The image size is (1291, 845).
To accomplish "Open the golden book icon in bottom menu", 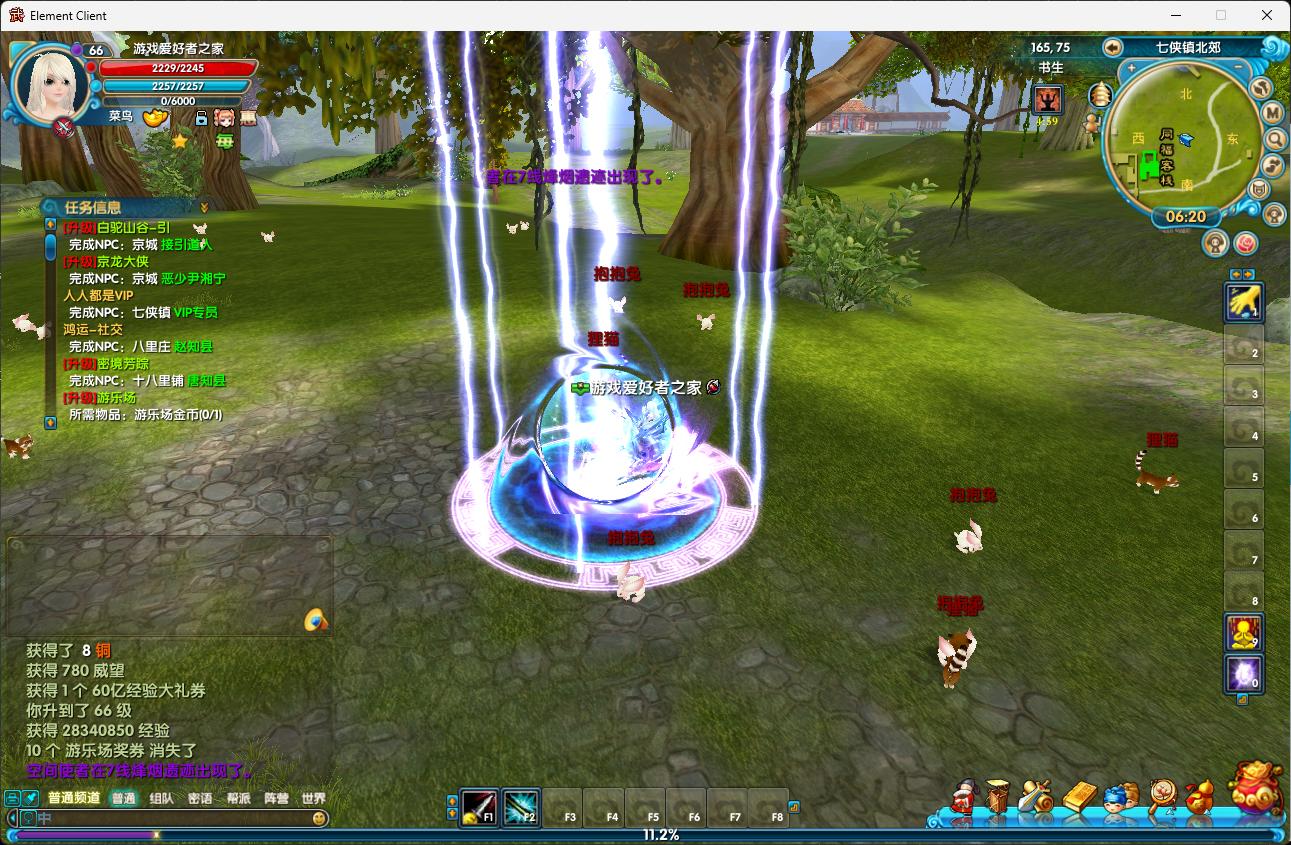I will click(1079, 798).
